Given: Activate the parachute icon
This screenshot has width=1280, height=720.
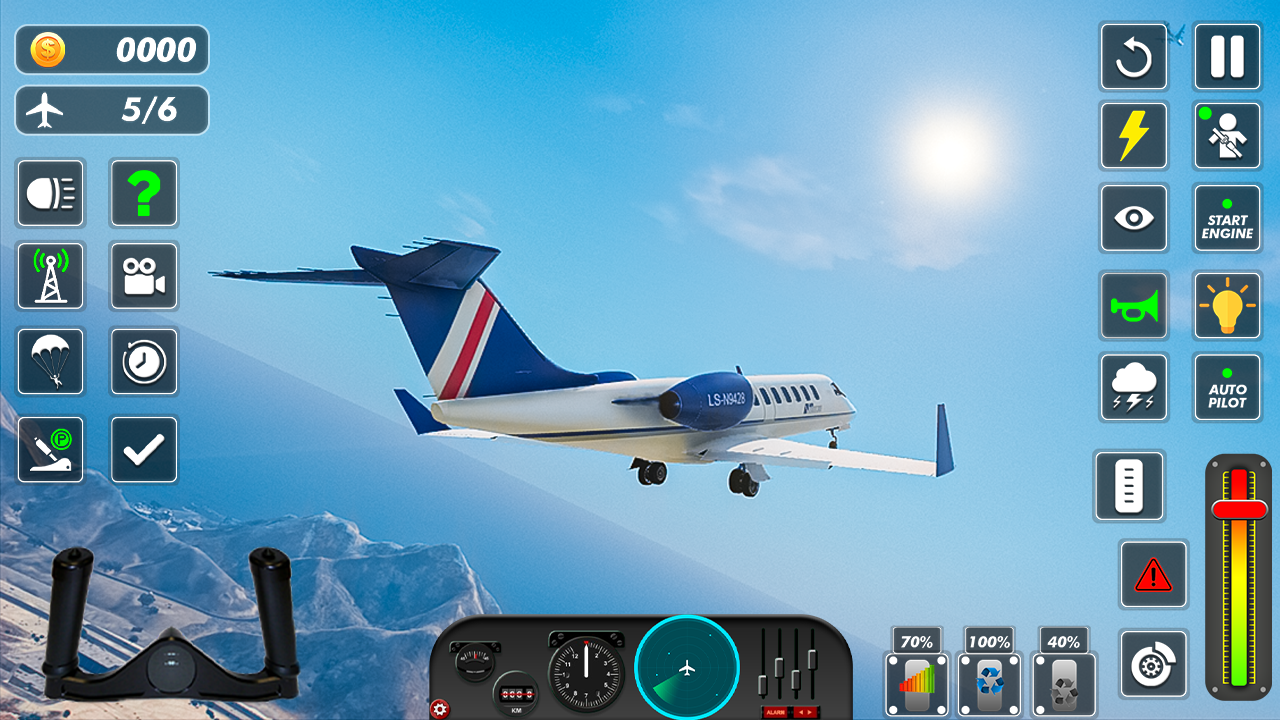Looking at the screenshot, I should coord(50,362).
